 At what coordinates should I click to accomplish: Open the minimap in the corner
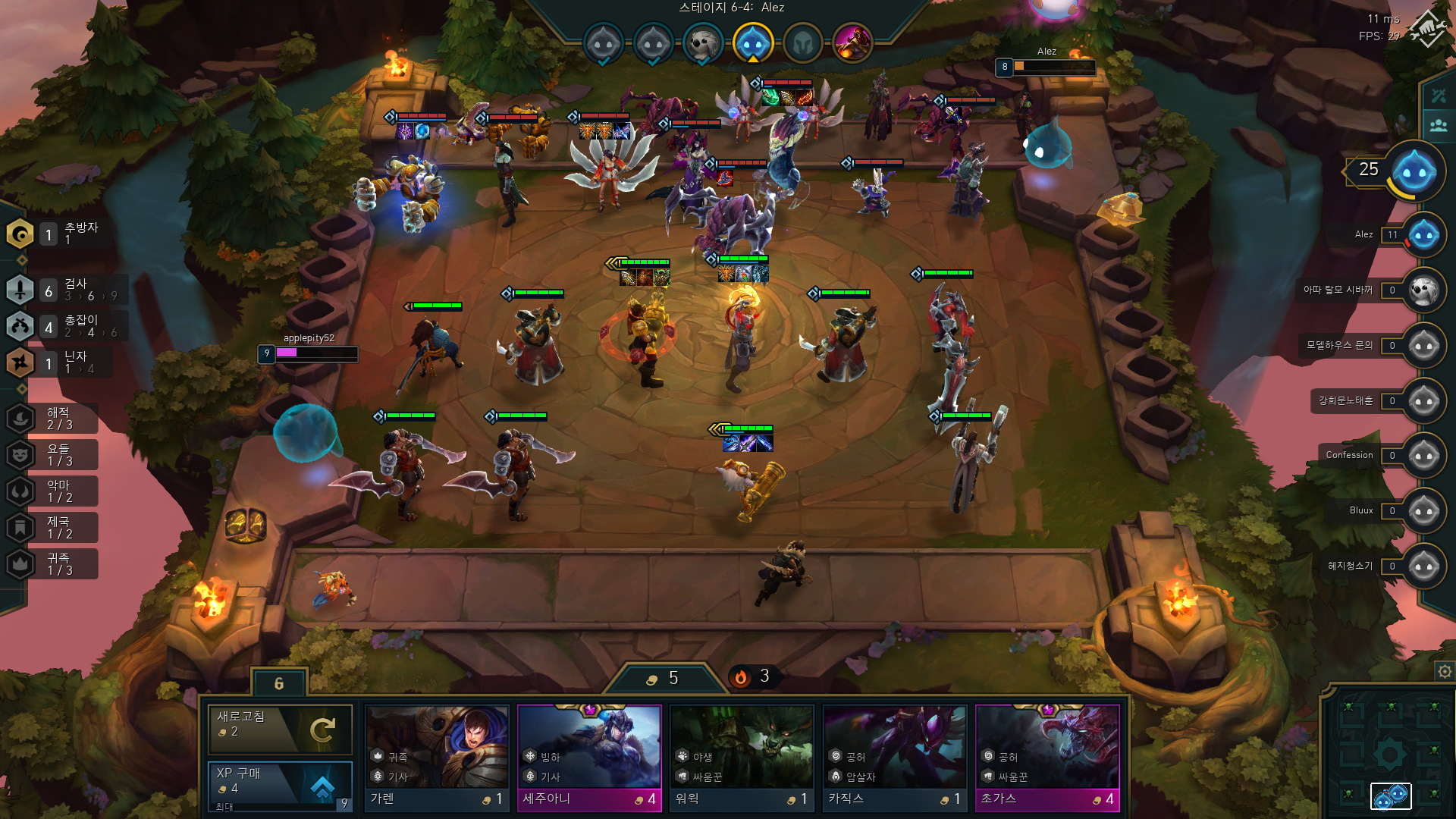(x=1389, y=755)
